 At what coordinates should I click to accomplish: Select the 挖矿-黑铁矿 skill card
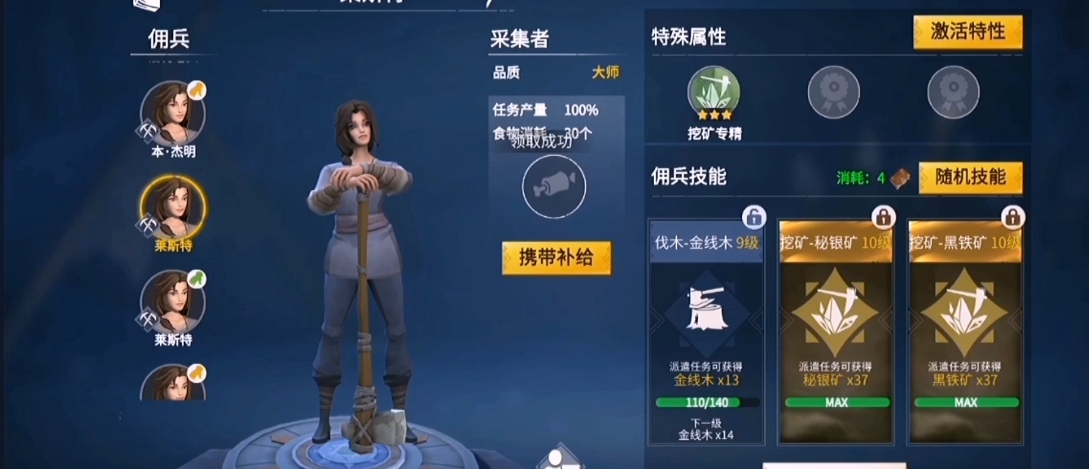pyautogui.click(x=967, y=331)
